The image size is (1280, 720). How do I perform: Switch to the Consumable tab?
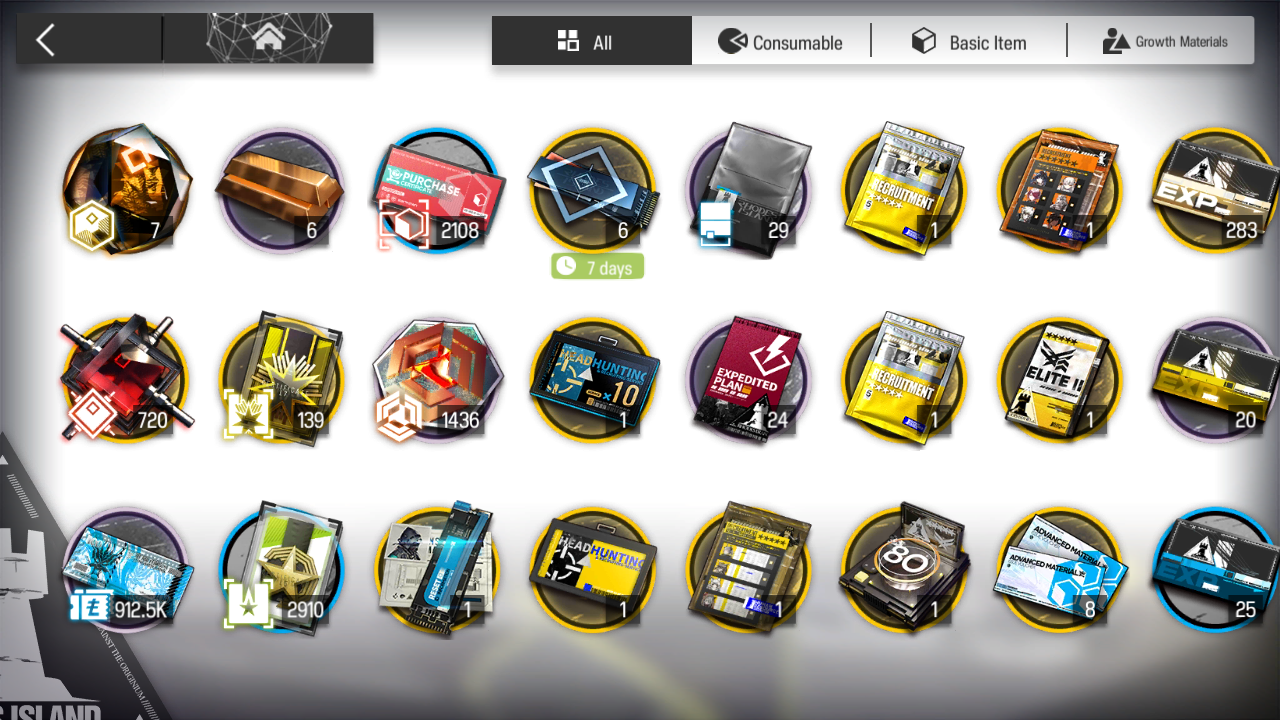tap(781, 42)
